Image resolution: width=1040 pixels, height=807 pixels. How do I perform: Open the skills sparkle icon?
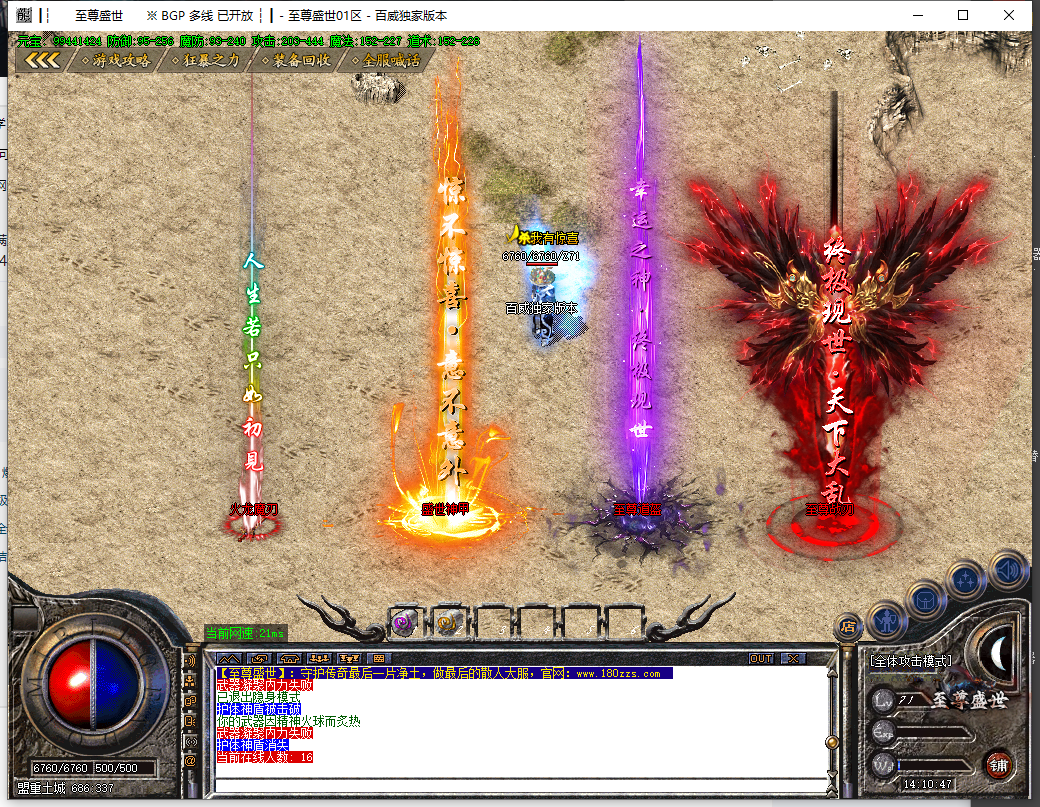pos(967,579)
